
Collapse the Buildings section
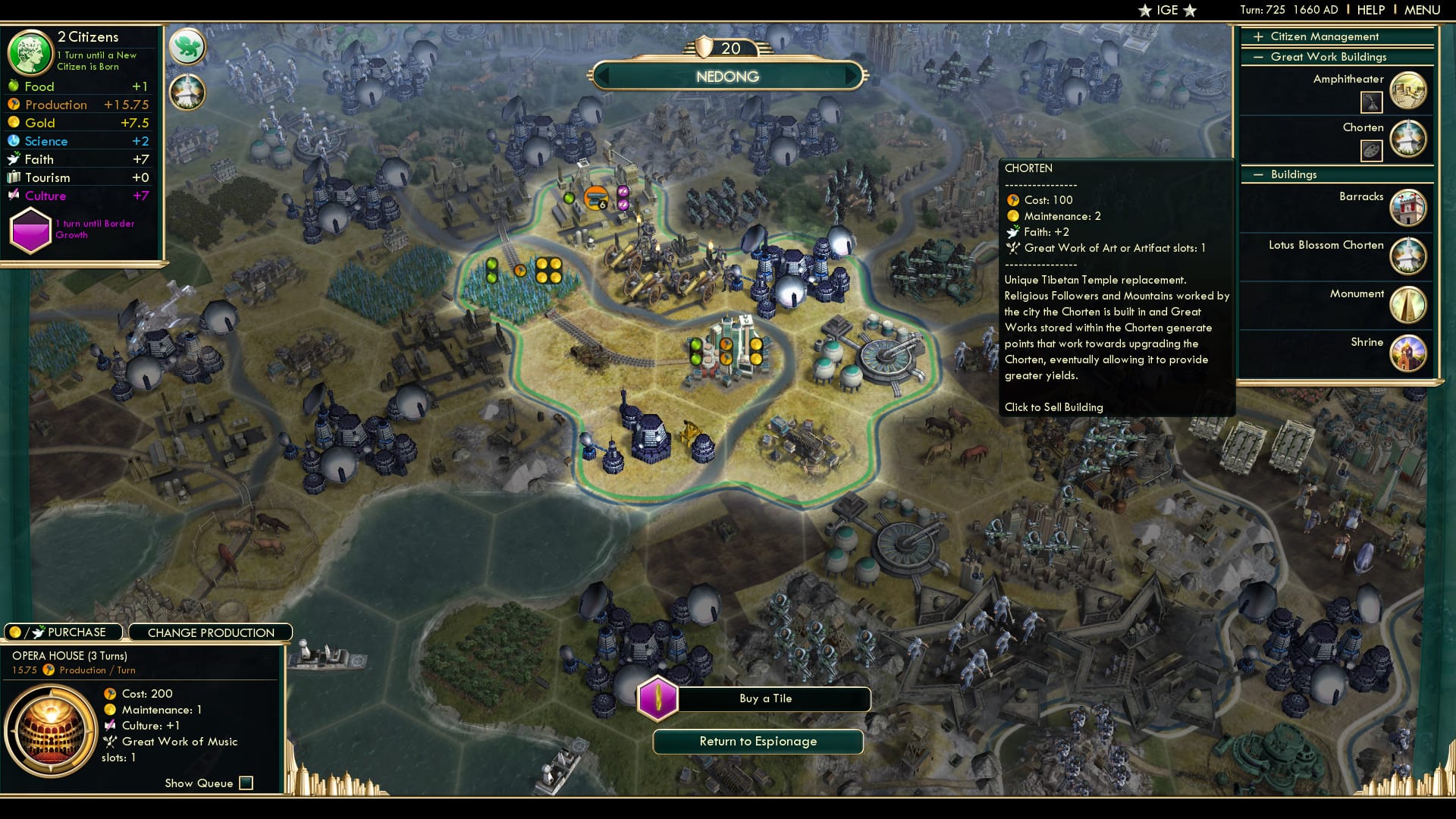pyautogui.click(x=1260, y=174)
